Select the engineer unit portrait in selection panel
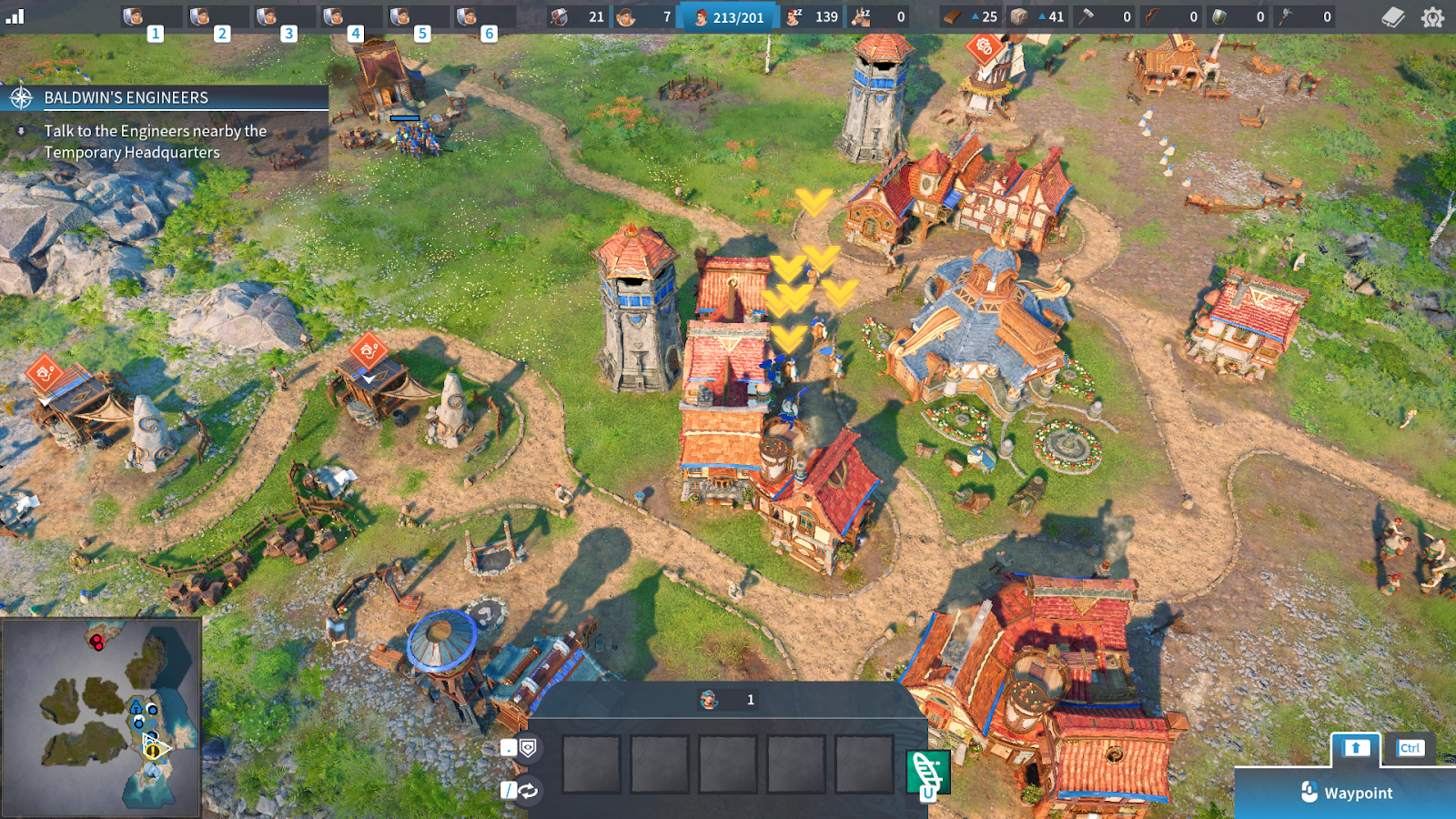 coord(709,700)
